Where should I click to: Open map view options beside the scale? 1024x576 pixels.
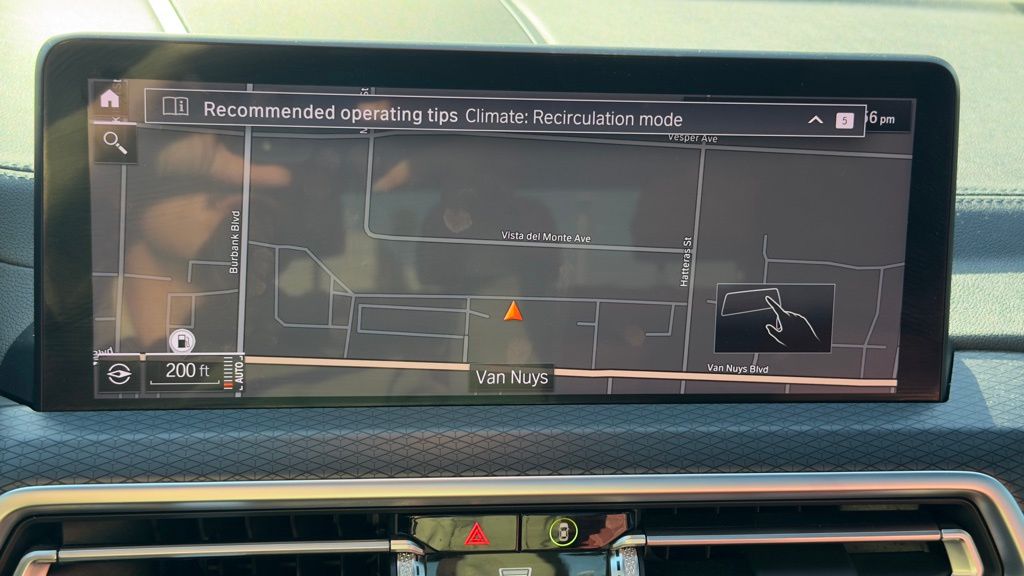(118, 374)
